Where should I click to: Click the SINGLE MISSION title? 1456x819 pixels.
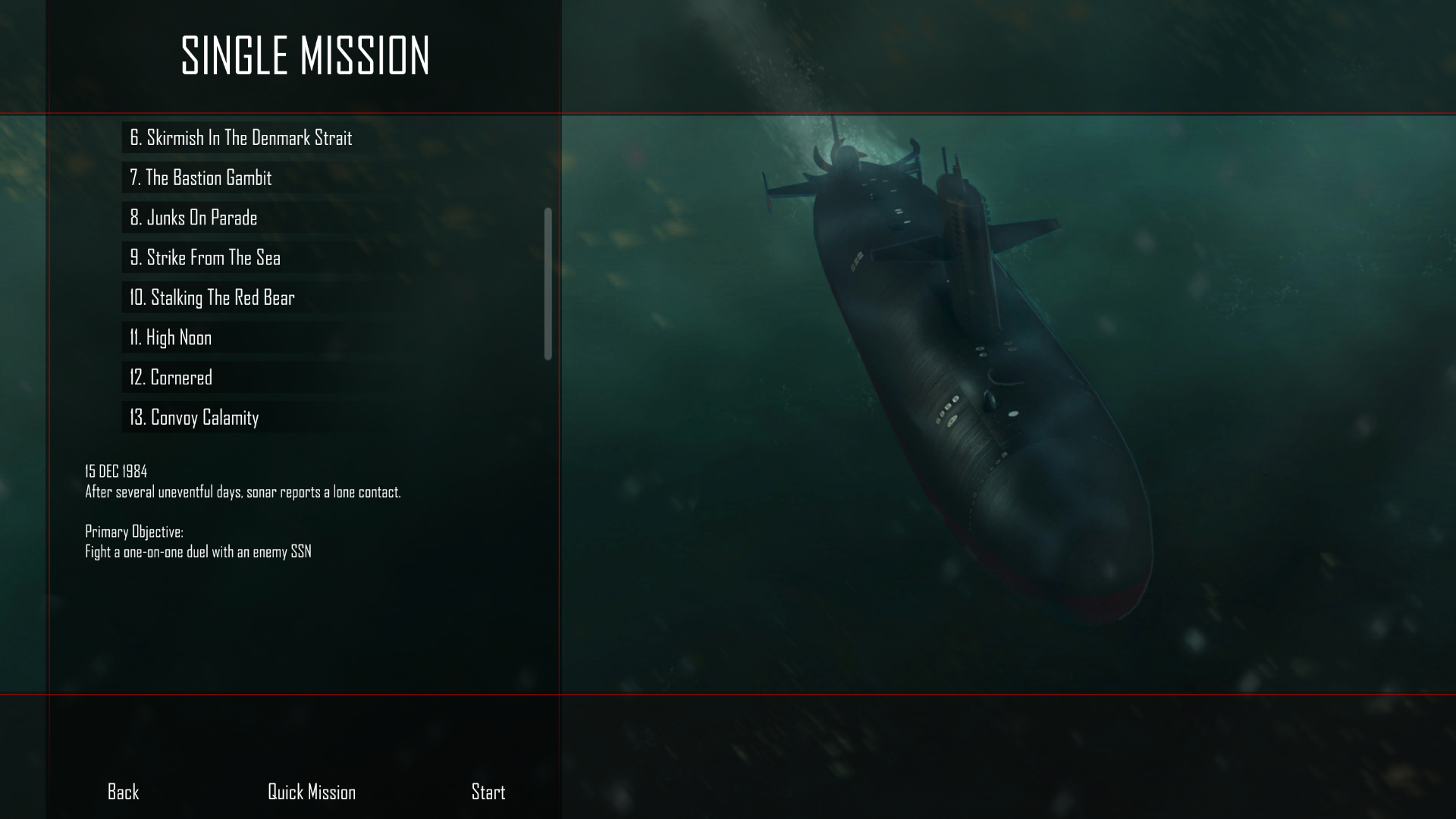[305, 55]
